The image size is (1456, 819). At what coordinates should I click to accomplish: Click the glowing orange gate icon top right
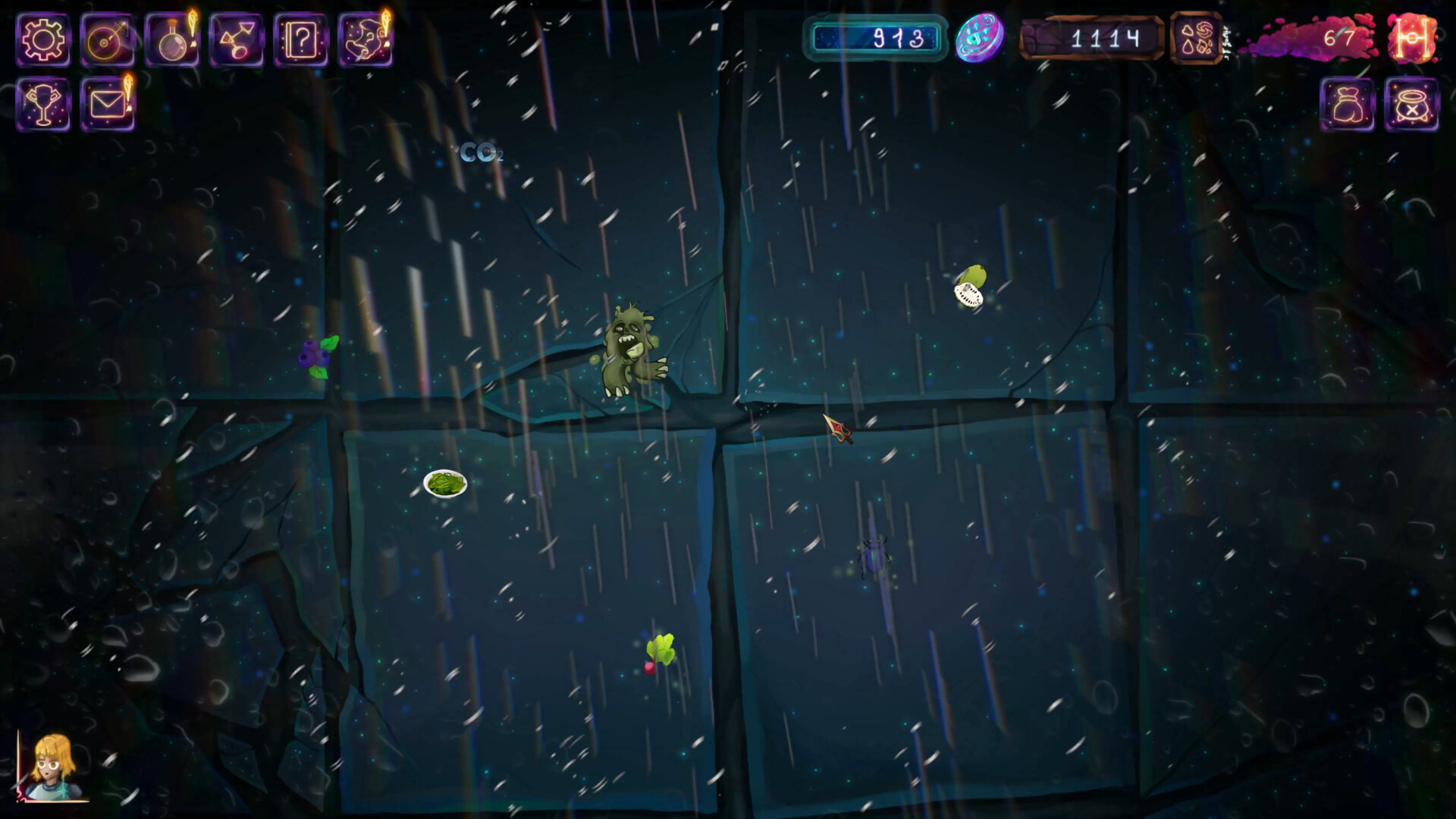tap(1415, 39)
